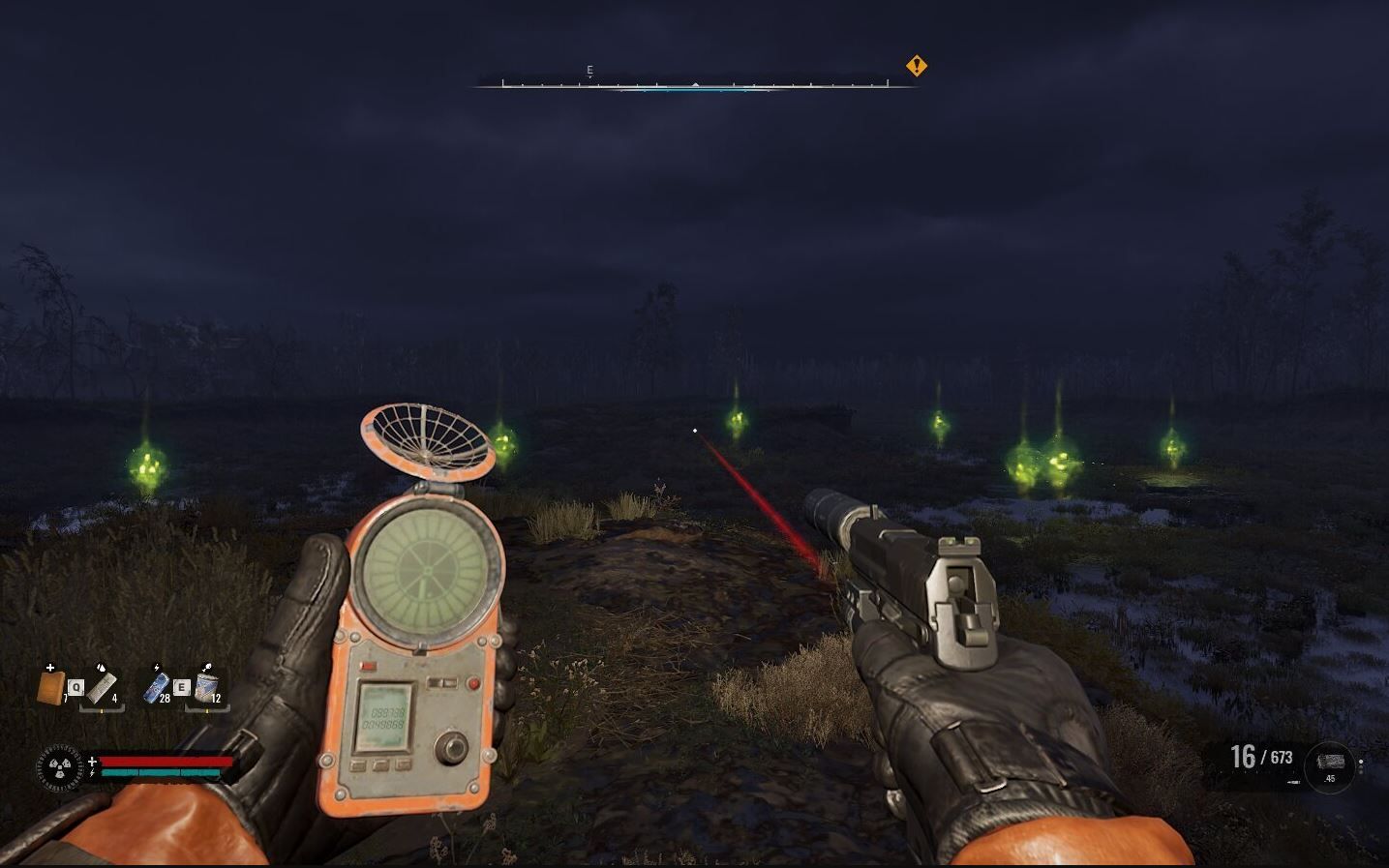
Task: Click the radiation hazard Geiger icon
Action: point(59,767)
